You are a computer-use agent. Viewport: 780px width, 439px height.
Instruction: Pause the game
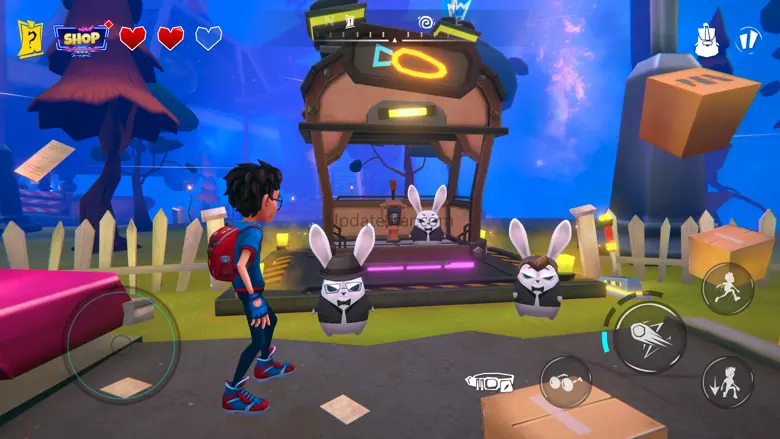[748, 40]
